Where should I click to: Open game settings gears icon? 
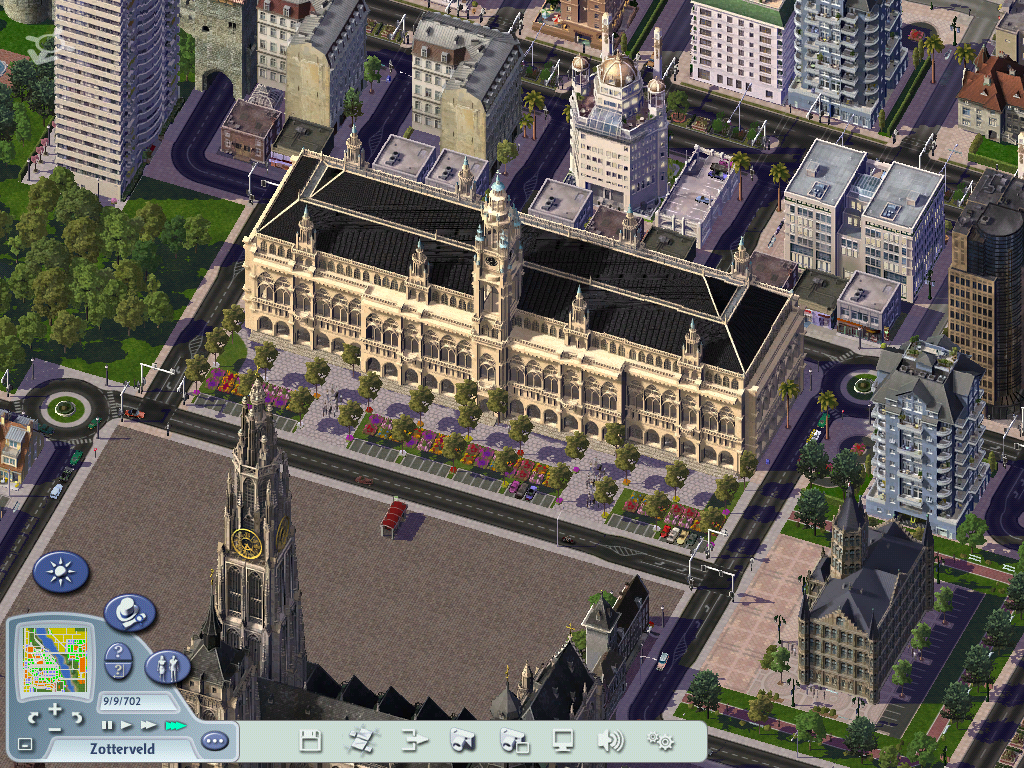(660, 741)
